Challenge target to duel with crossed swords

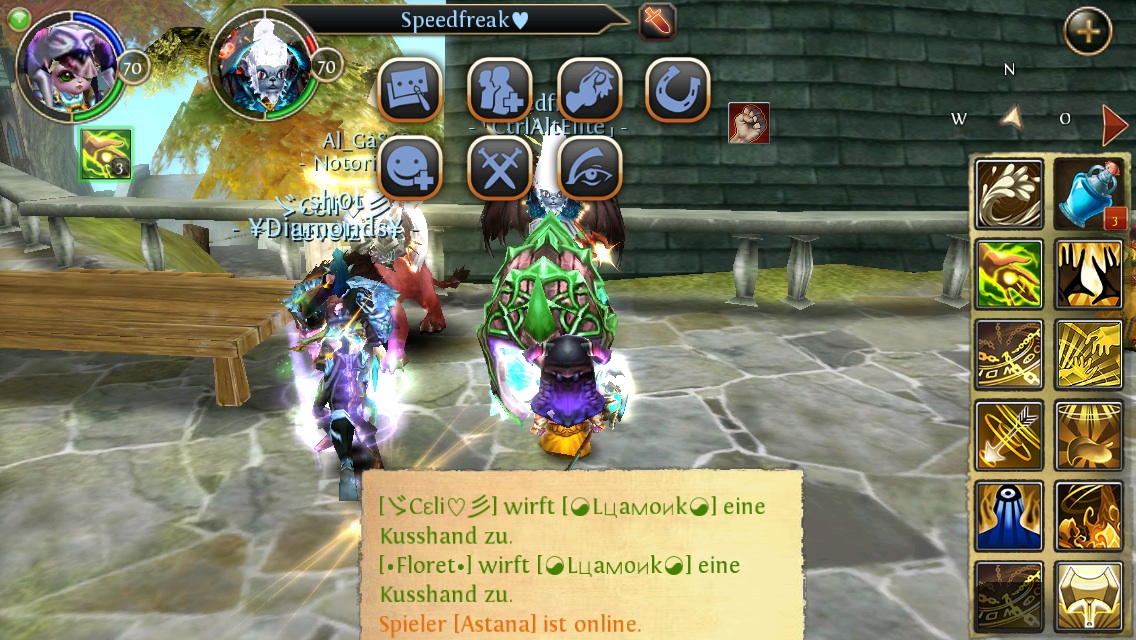[500, 167]
